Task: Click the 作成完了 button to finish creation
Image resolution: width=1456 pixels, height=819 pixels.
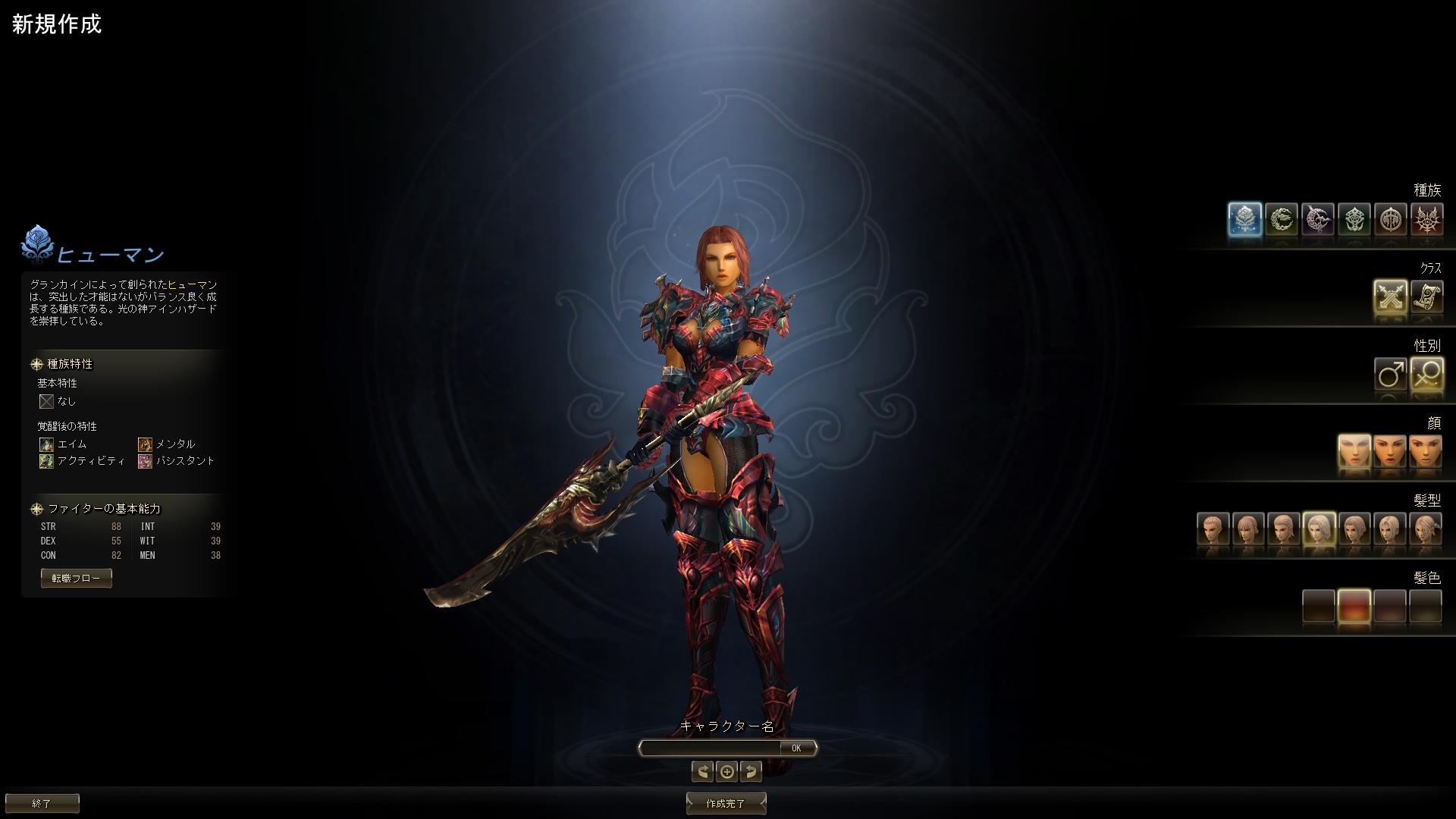Action: 726,803
